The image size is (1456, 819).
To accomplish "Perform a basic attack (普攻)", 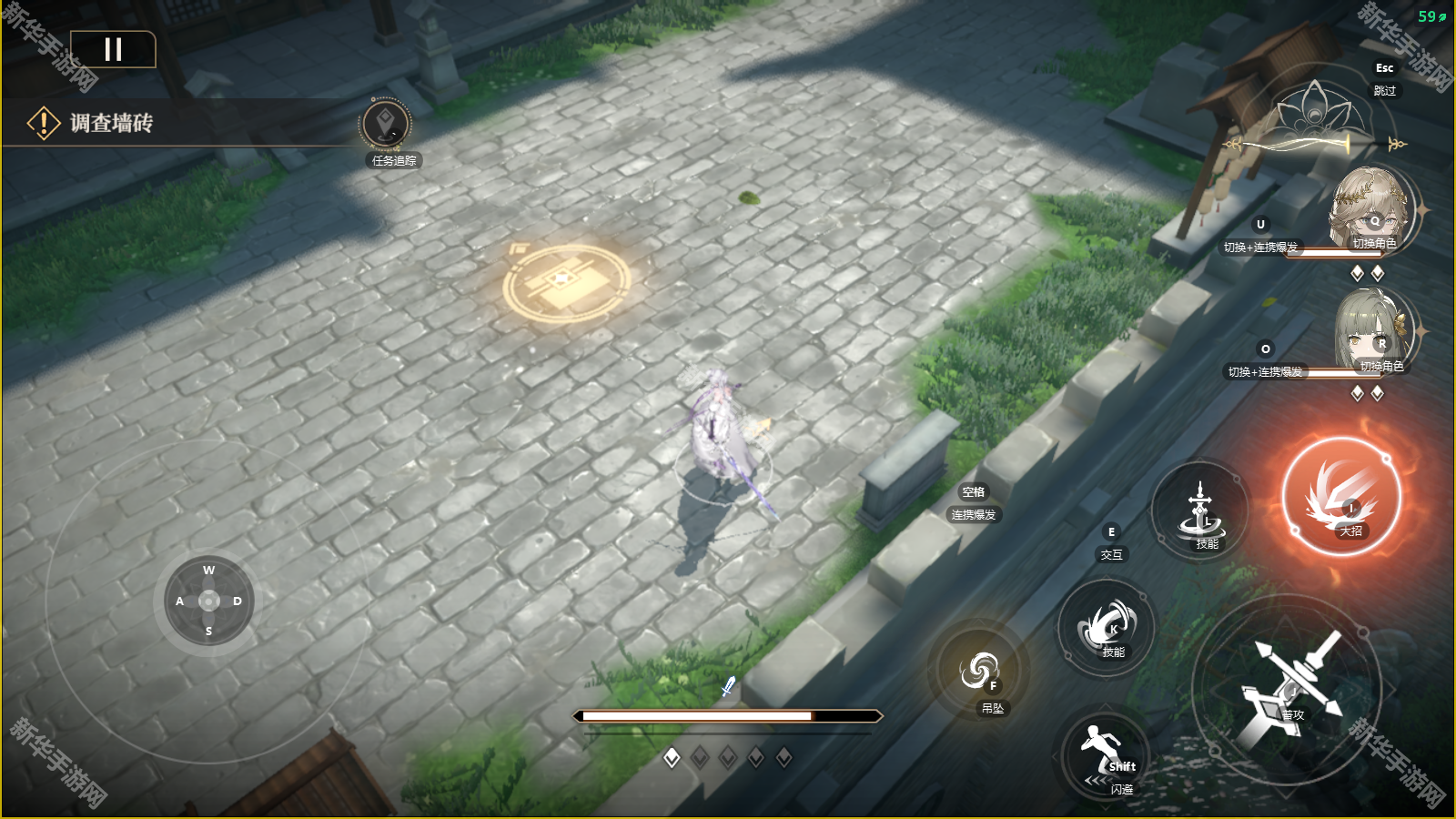I will (x=1288, y=690).
